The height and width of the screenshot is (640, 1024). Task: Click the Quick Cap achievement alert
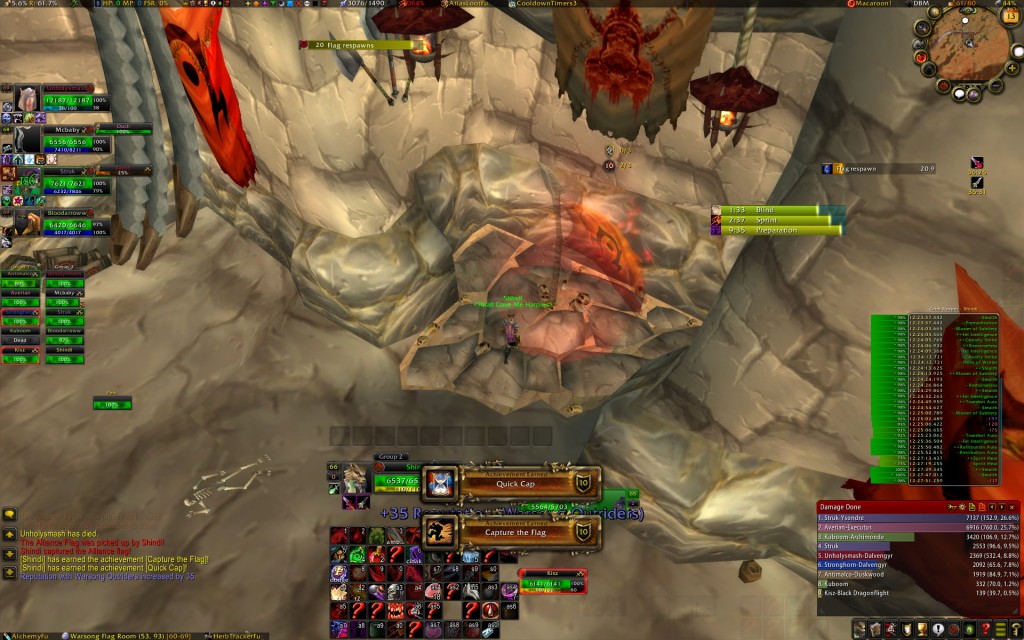514,483
